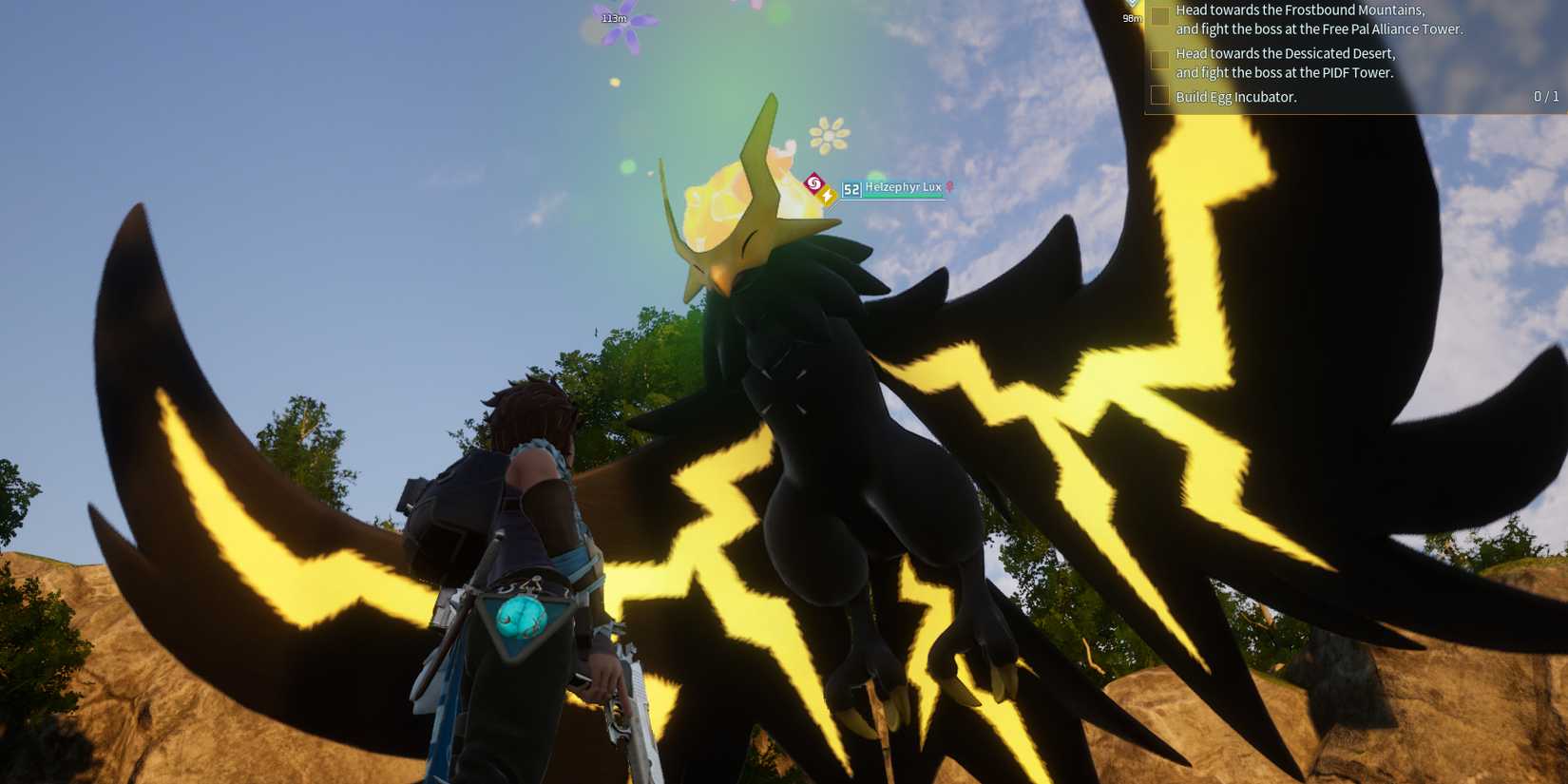1568x784 pixels.
Task: Click the 'Build Egg Incubator.' quest text
Action: click(x=1235, y=97)
